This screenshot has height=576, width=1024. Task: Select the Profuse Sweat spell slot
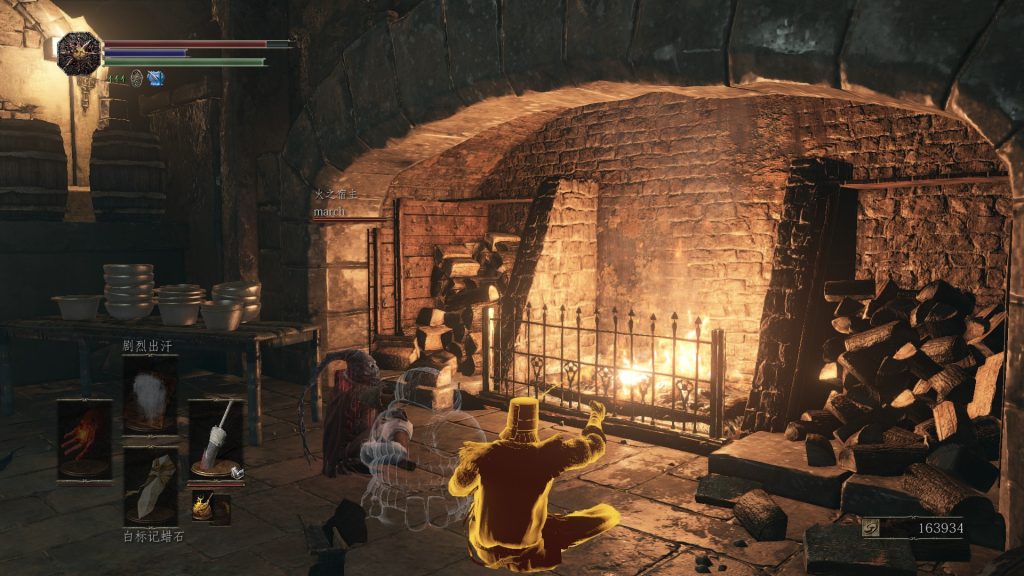tap(150, 393)
